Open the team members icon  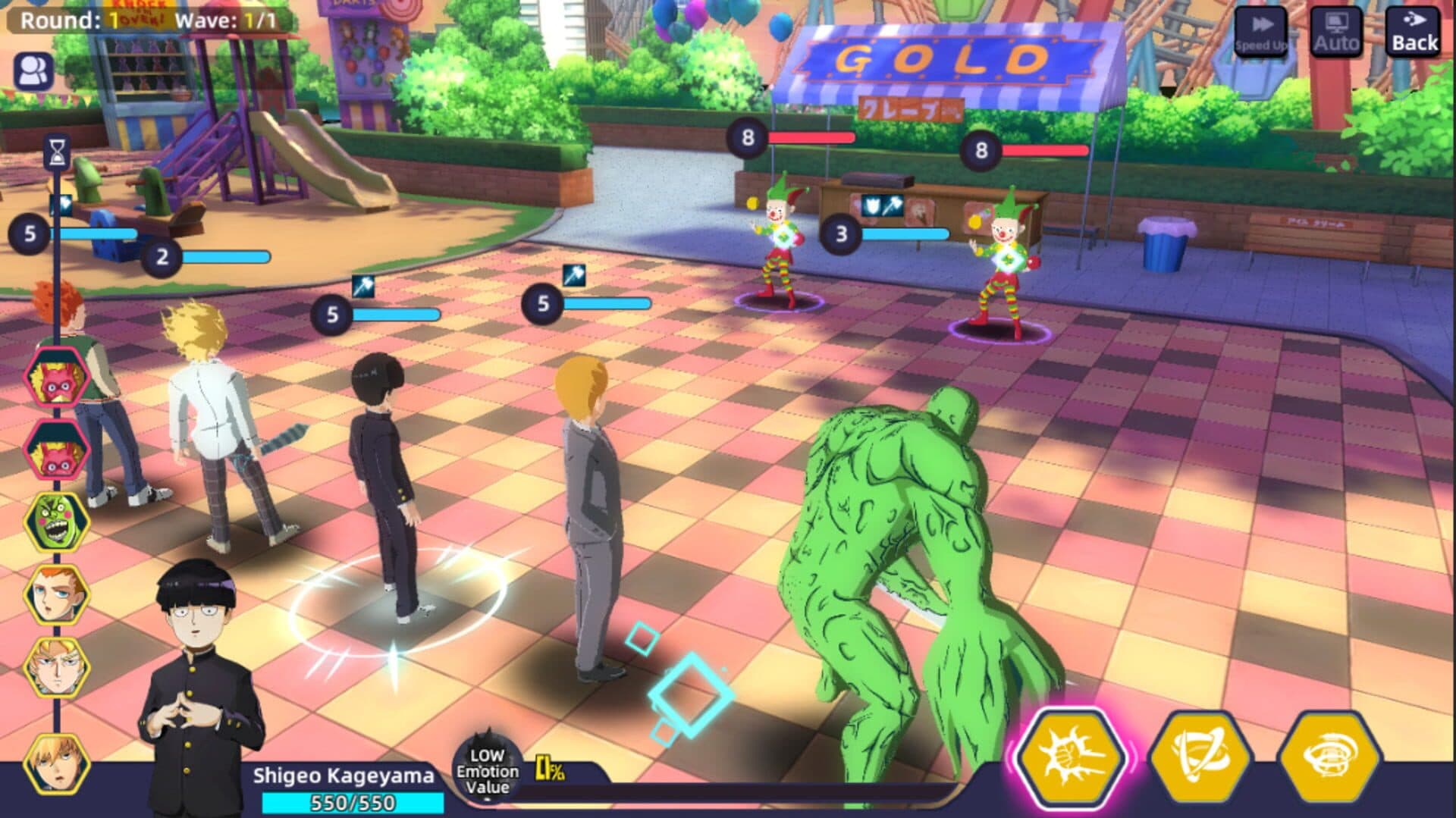(x=33, y=71)
